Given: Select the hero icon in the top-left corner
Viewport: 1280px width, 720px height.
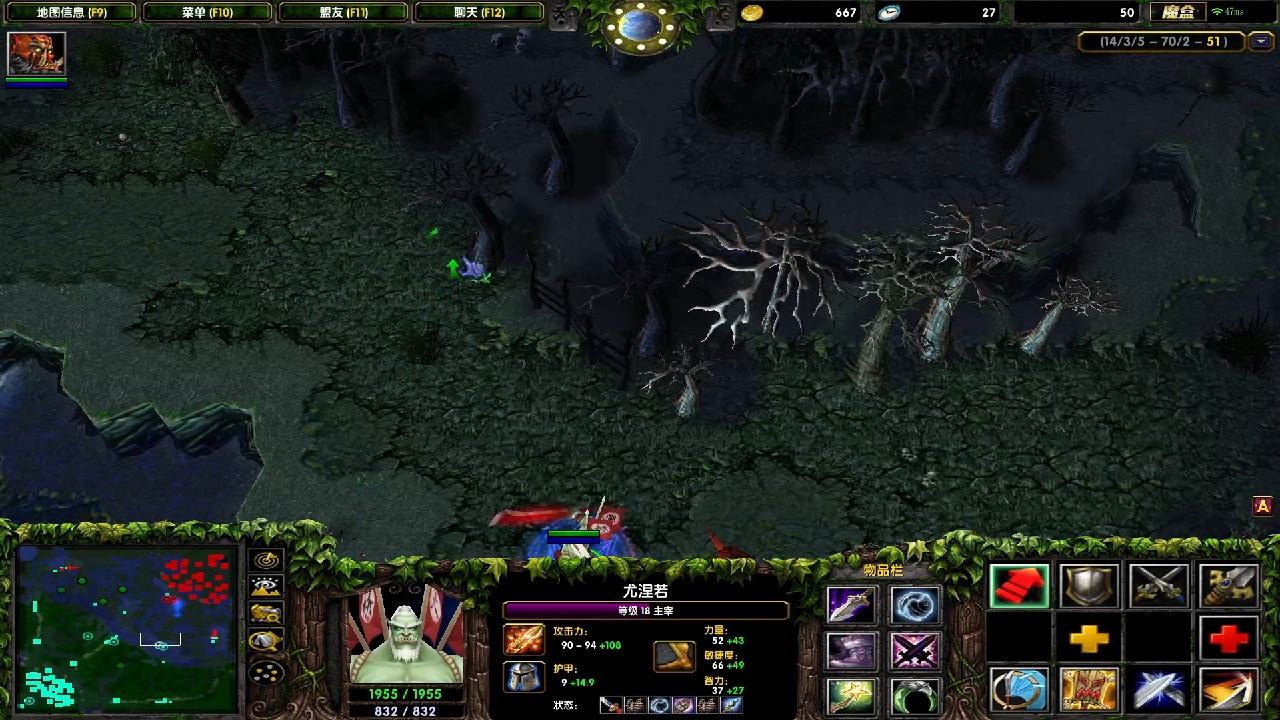Looking at the screenshot, I should pyautogui.click(x=37, y=54).
